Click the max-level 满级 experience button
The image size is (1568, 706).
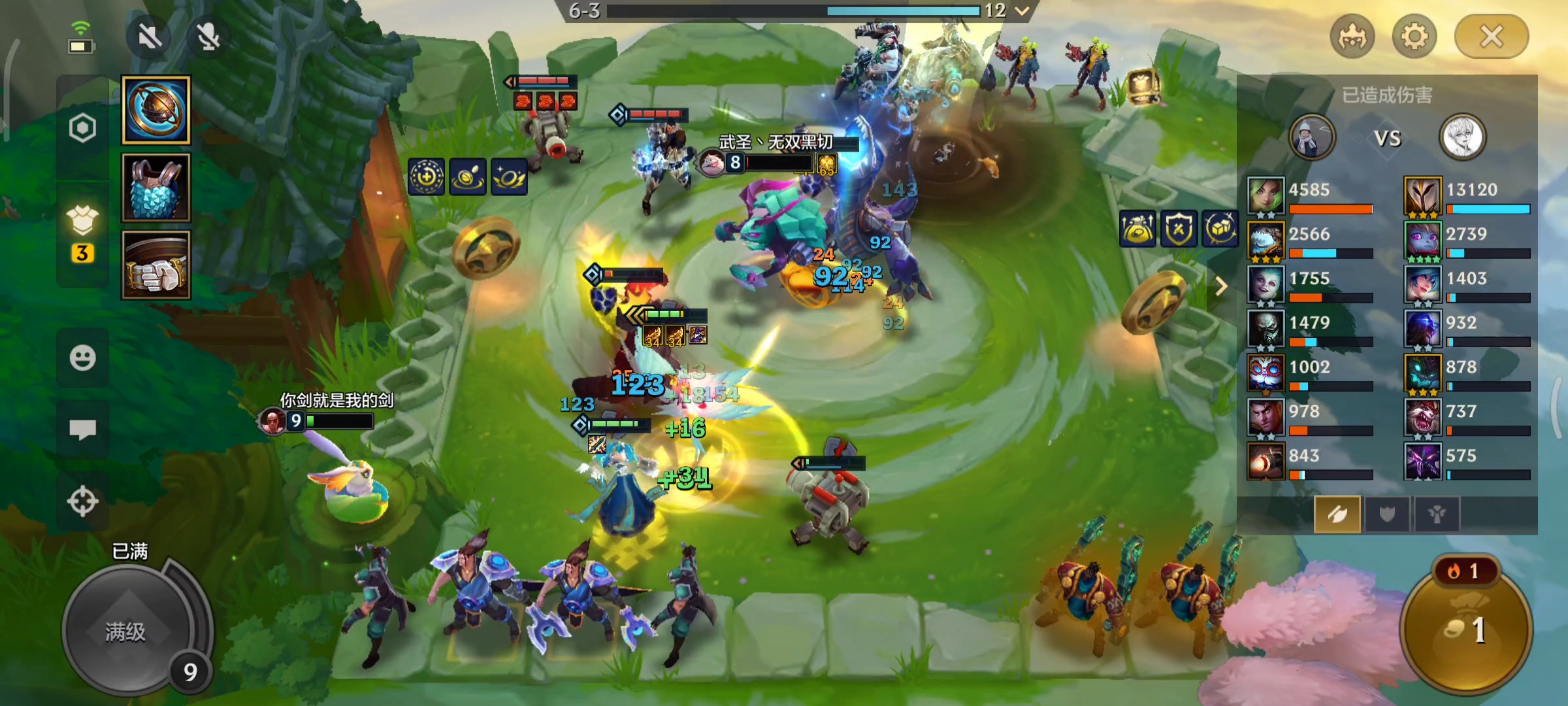[126, 631]
